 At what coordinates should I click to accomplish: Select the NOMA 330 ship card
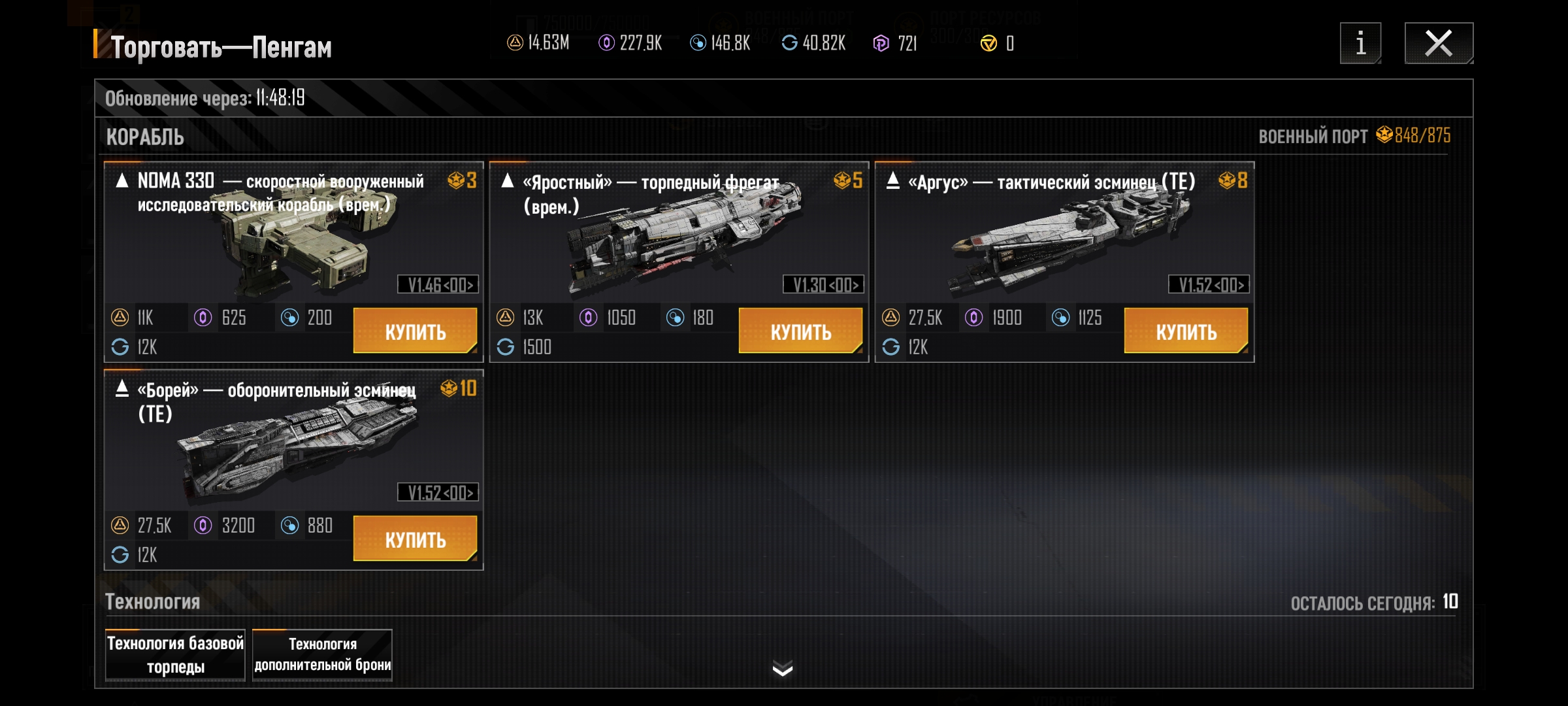click(293, 235)
